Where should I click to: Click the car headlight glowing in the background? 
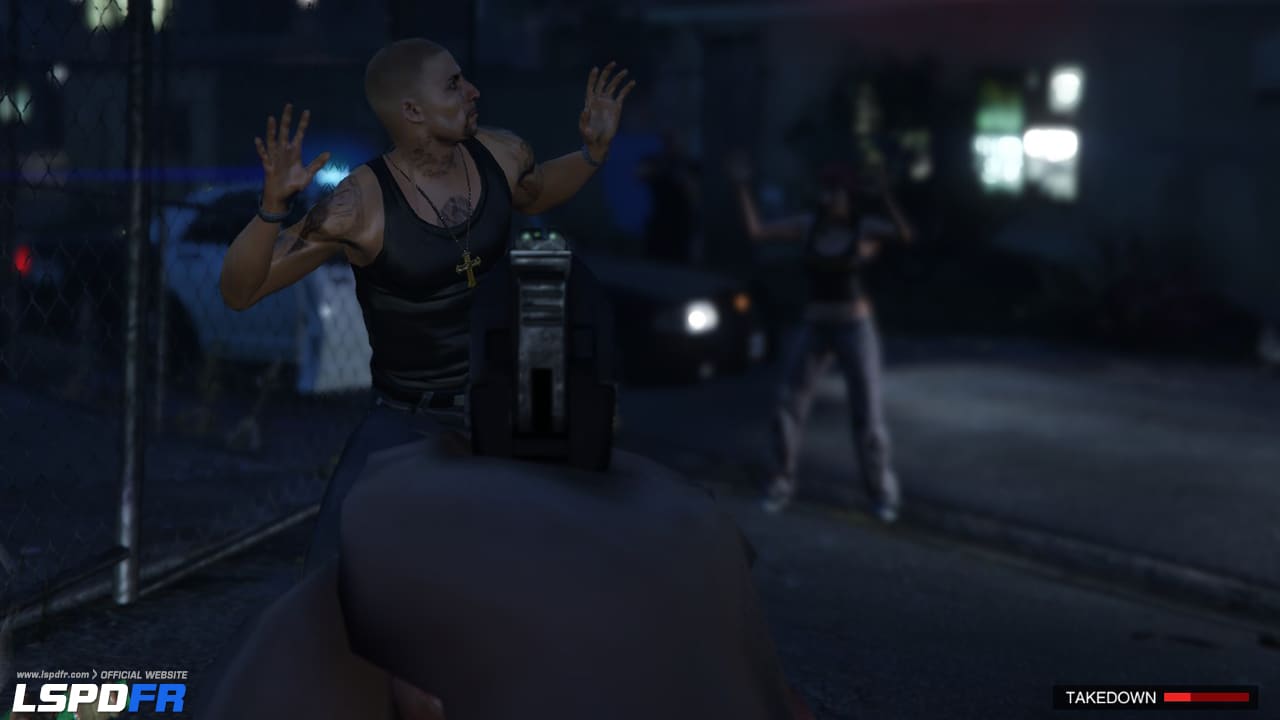(700, 320)
